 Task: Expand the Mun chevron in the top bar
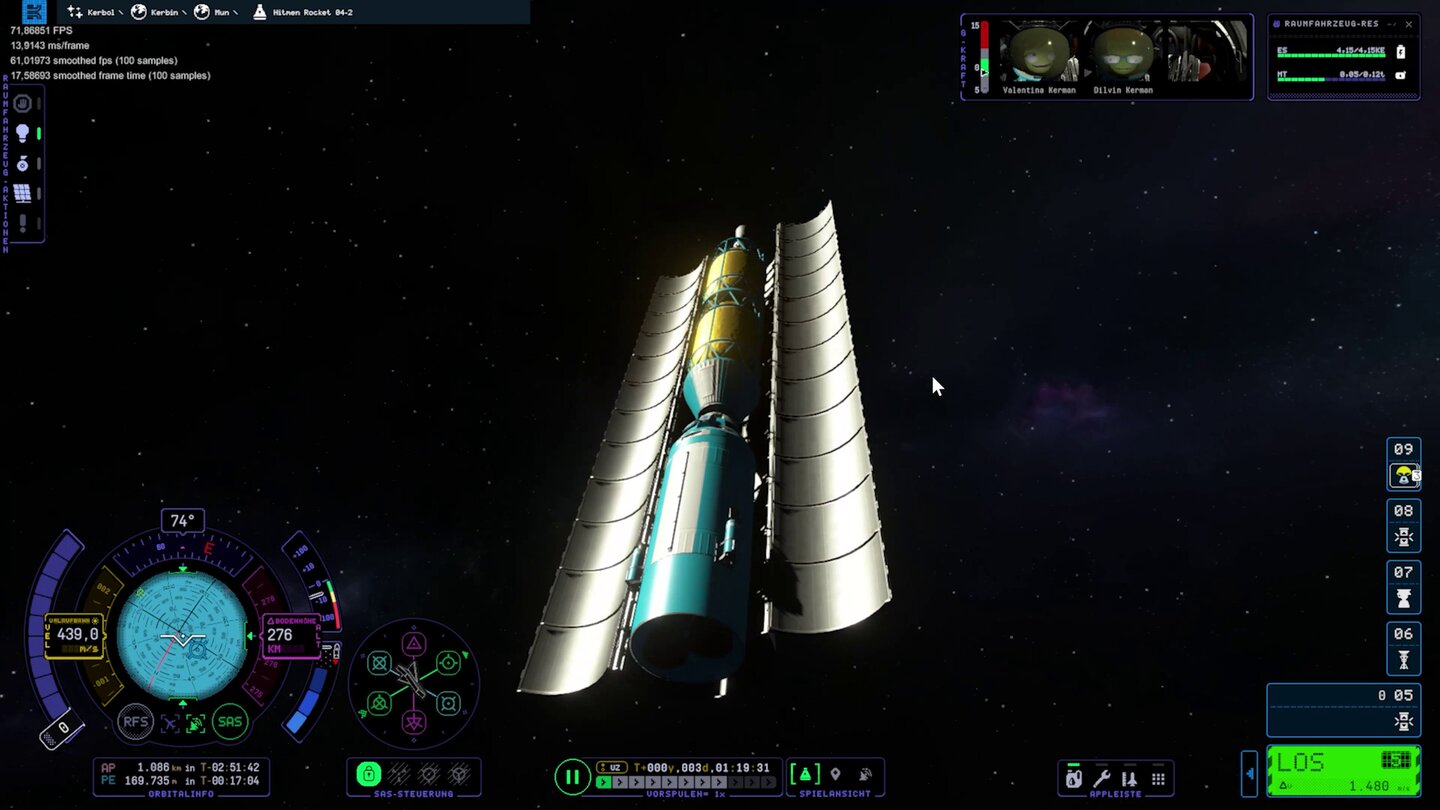[236, 12]
